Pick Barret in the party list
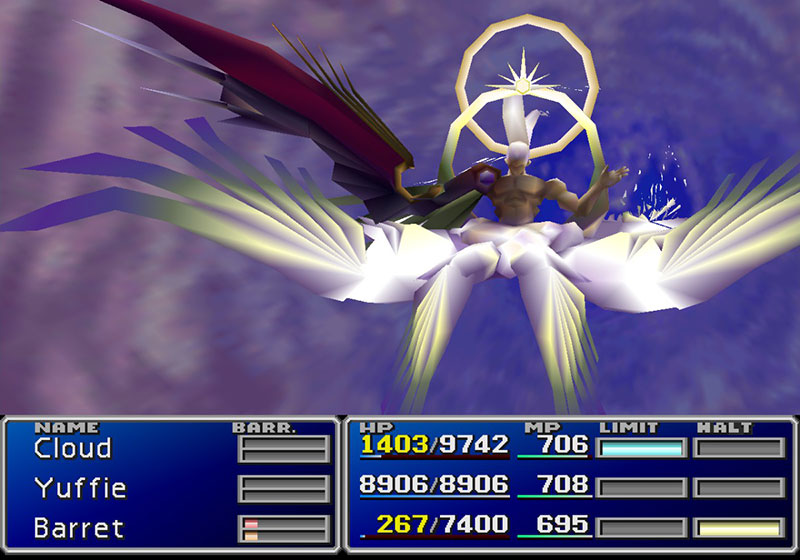Viewport: 800px width, 560px height. 77,527
